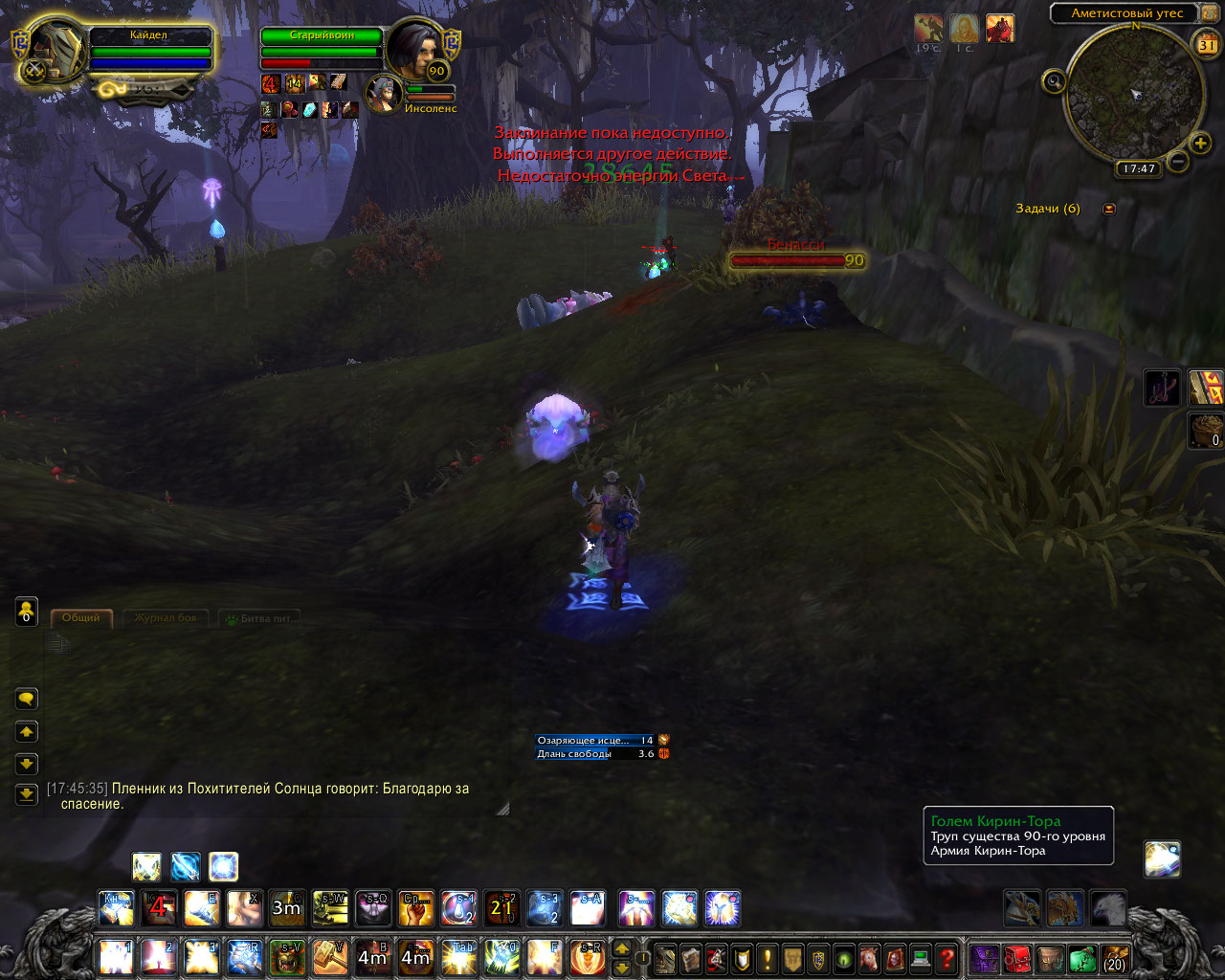The height and width of the screenshot is (980, 1225).
Task: Page the action bar up with arrow
Action: click(x=621, y=948)
